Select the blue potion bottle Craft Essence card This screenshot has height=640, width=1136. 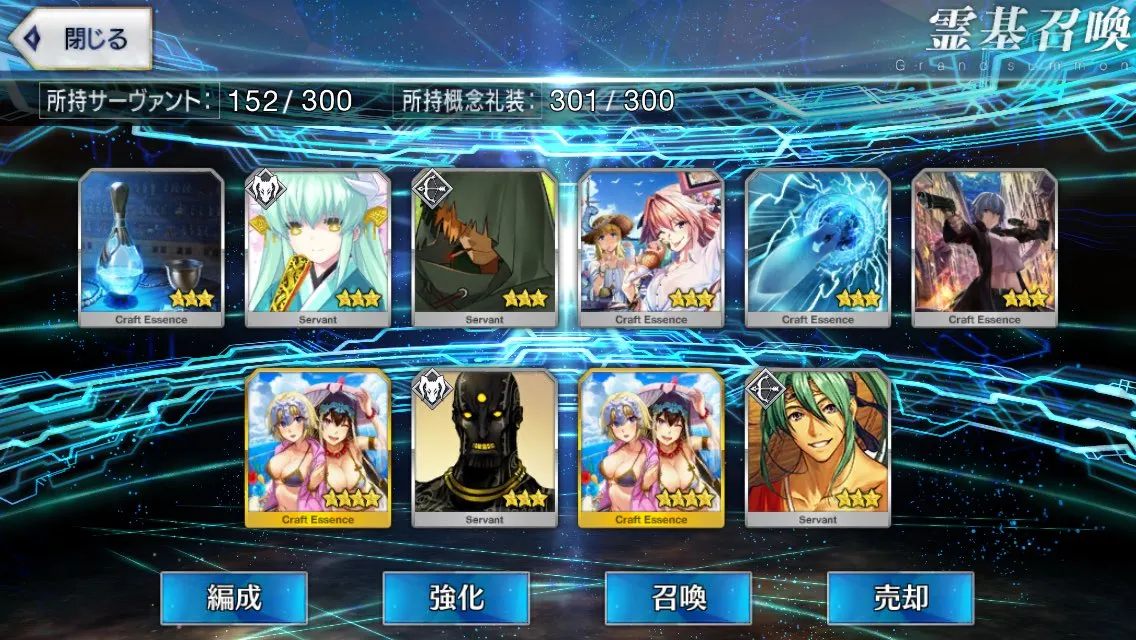coord(151,248)
